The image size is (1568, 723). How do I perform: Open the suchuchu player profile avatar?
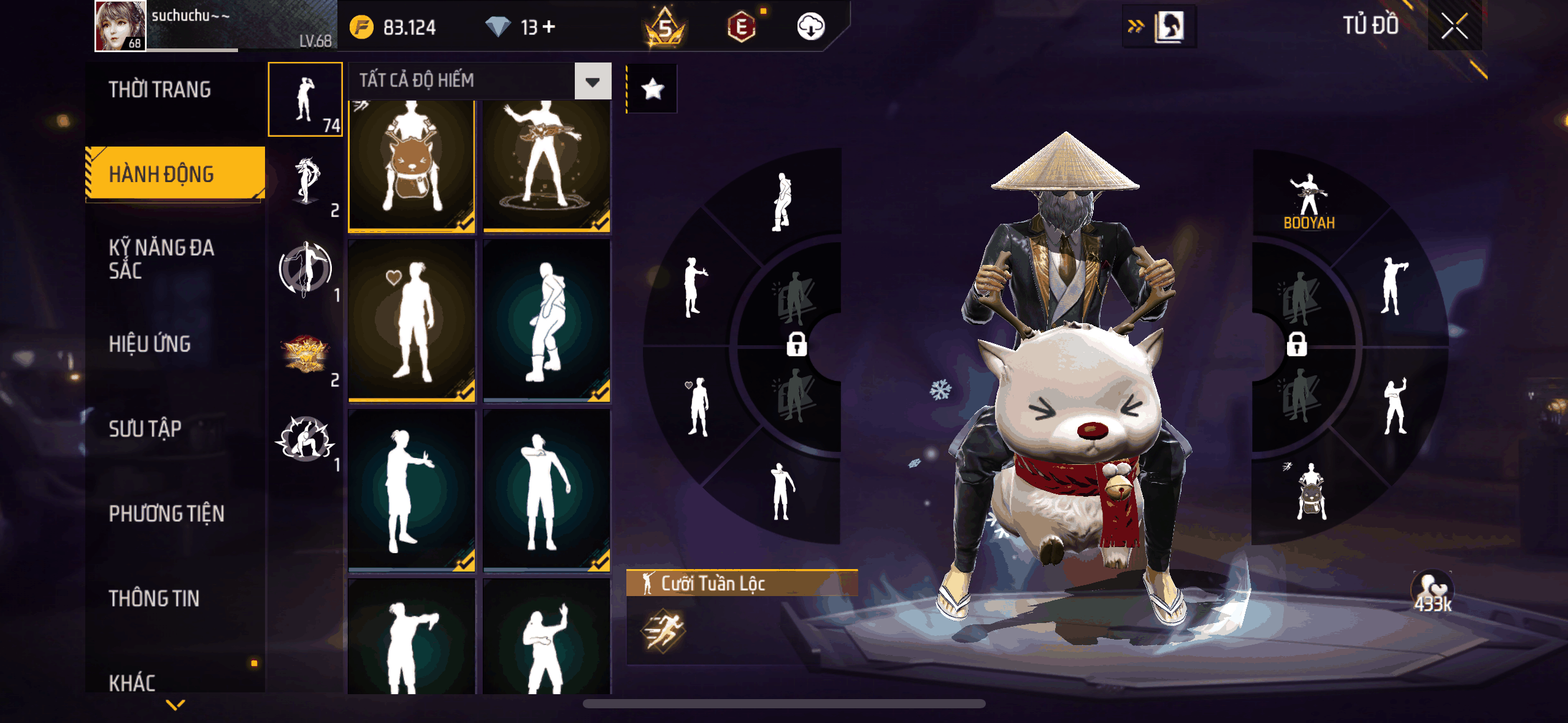[120, 26]
